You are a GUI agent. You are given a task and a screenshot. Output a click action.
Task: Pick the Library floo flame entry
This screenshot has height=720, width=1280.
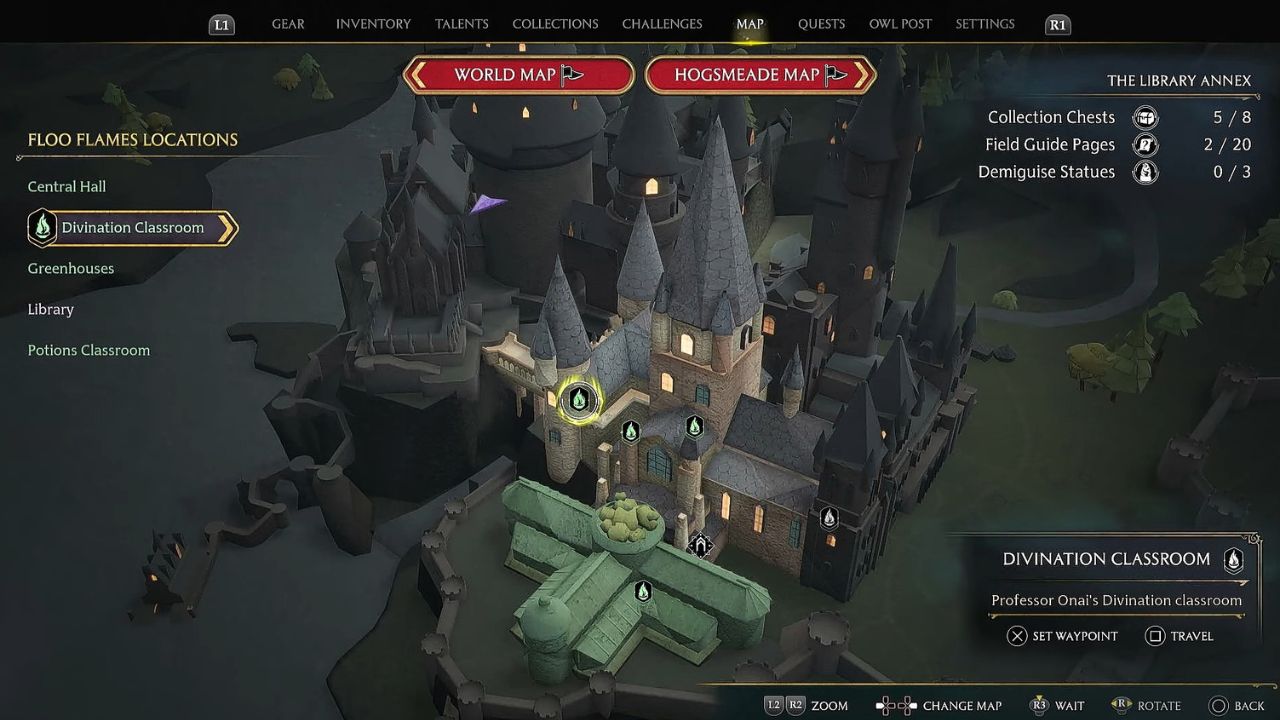pyautogui.click(x=51, y=310)
